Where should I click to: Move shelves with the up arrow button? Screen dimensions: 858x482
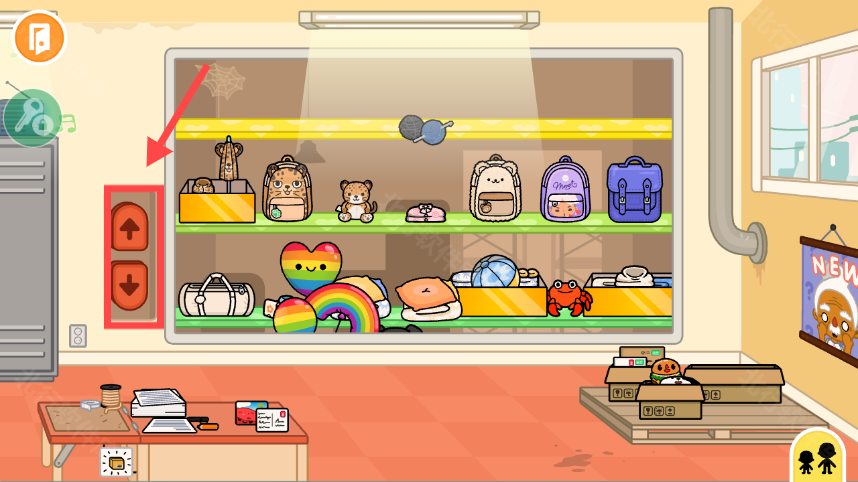coord(131,227)
